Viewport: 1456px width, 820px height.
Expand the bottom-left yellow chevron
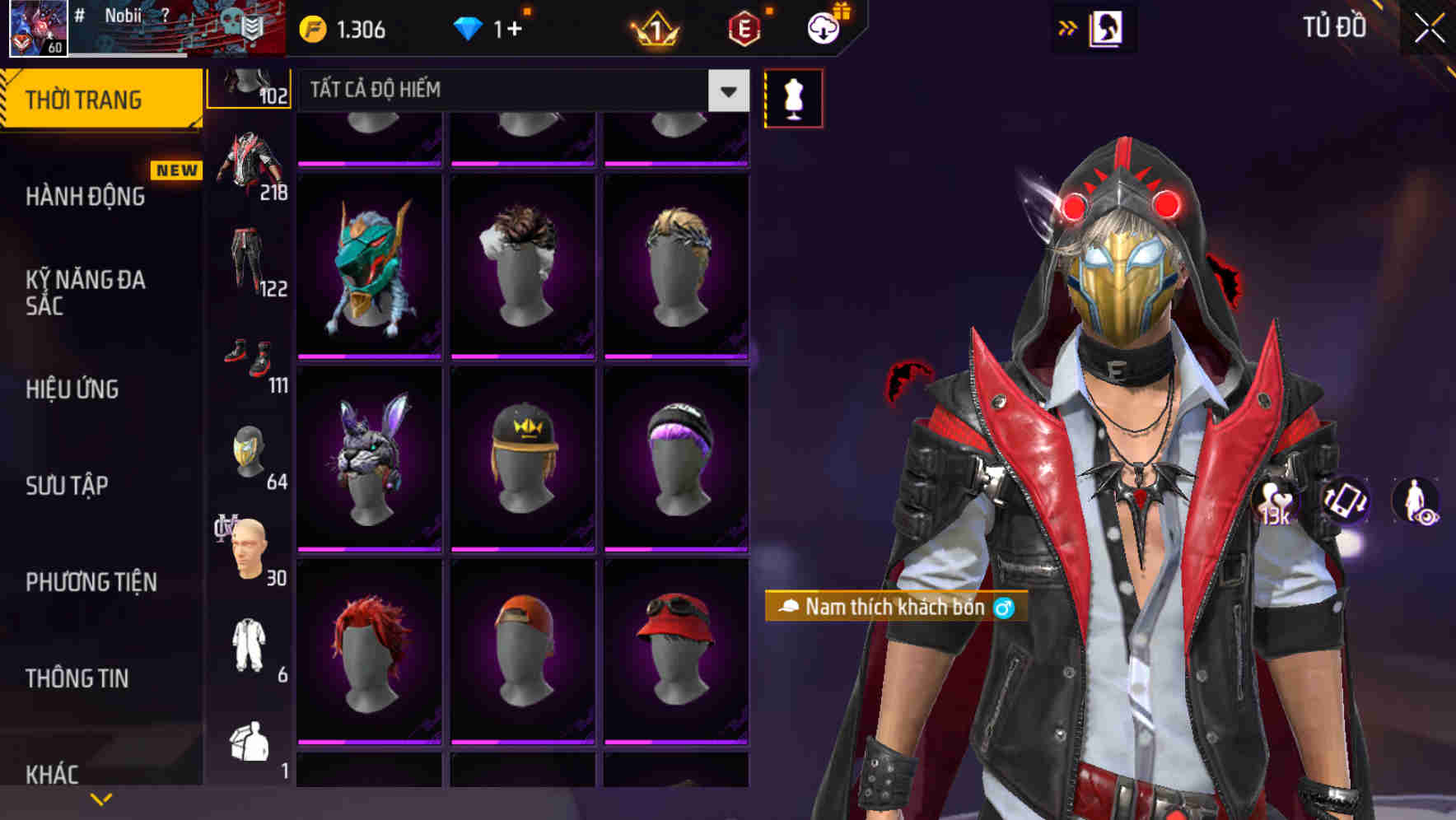100,797
